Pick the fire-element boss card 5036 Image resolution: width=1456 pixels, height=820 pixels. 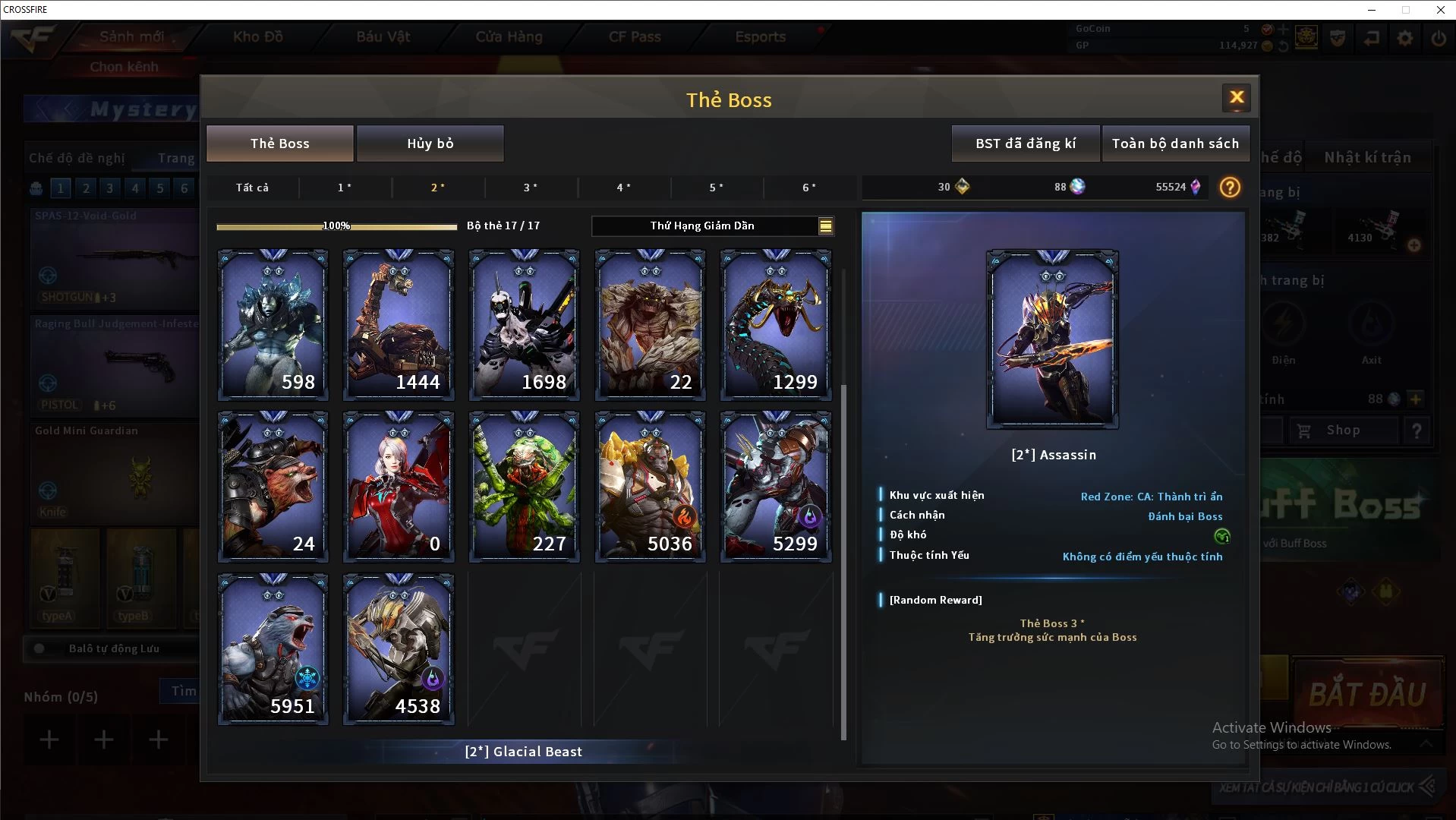650,487
